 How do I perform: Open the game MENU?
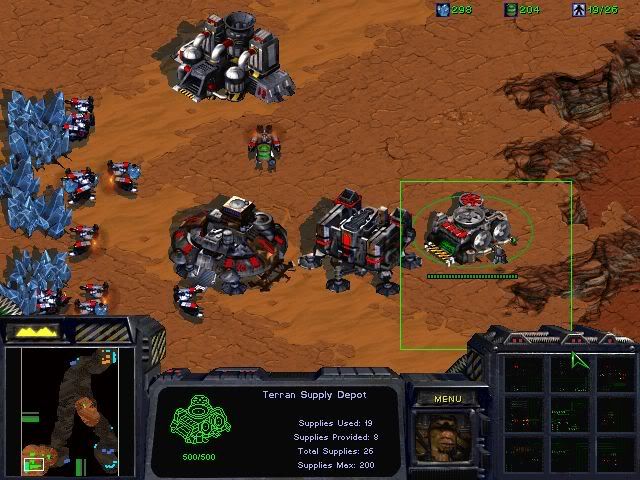click(x=447, y=399)
